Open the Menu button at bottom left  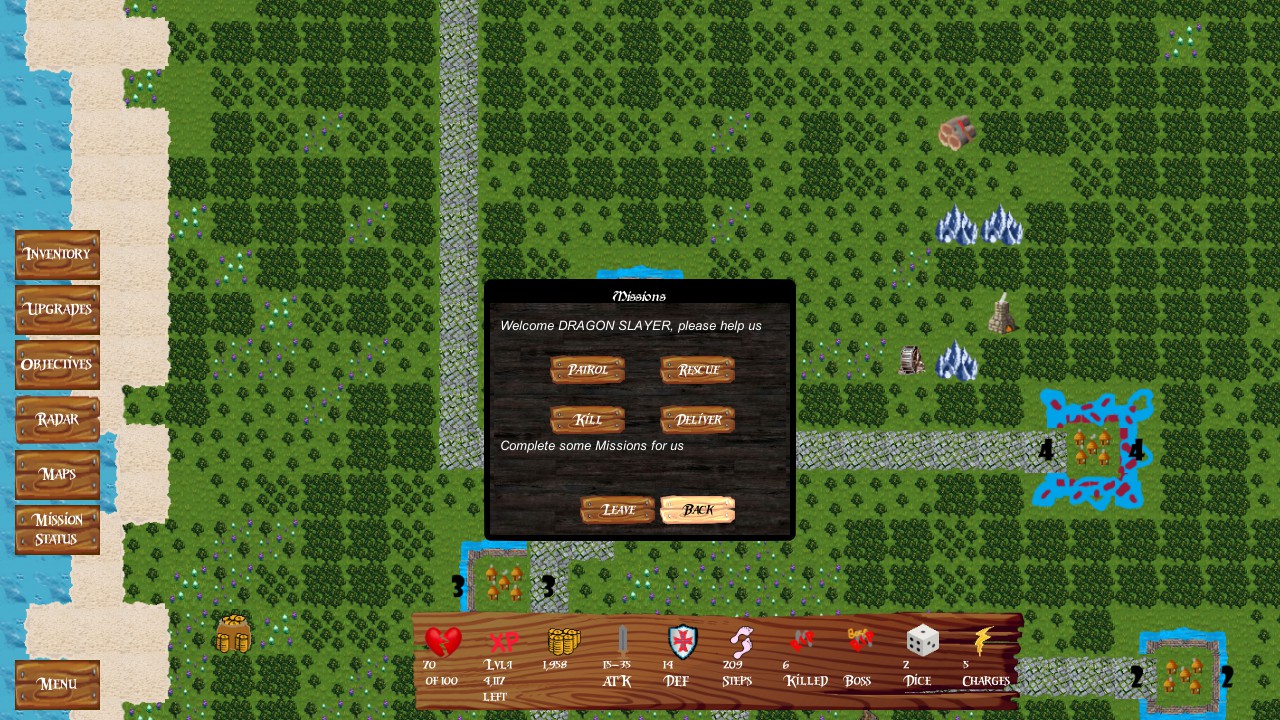coord(57,684)
